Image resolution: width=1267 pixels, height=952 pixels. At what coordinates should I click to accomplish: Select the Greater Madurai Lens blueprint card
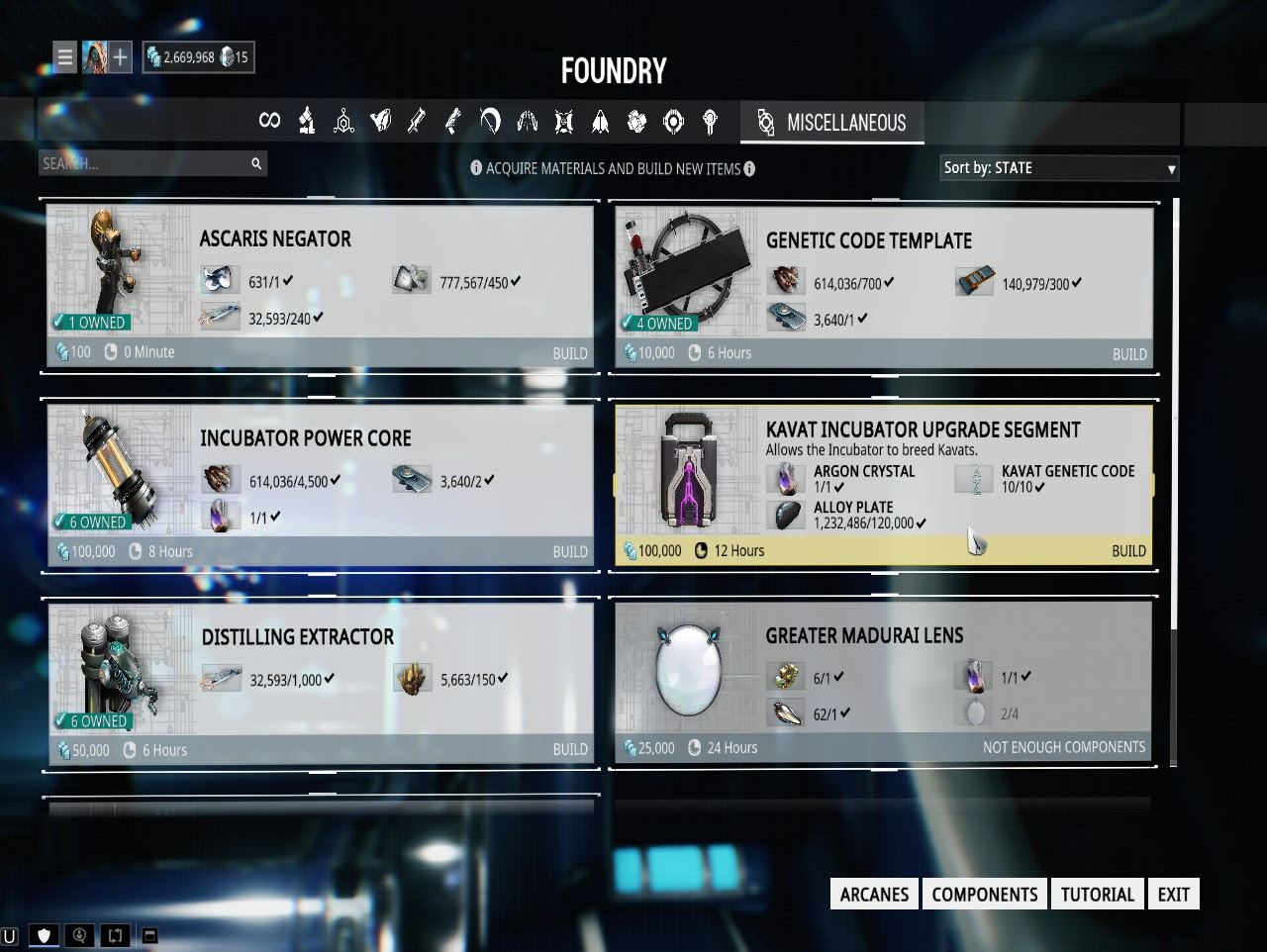click(x=883, y=683)
